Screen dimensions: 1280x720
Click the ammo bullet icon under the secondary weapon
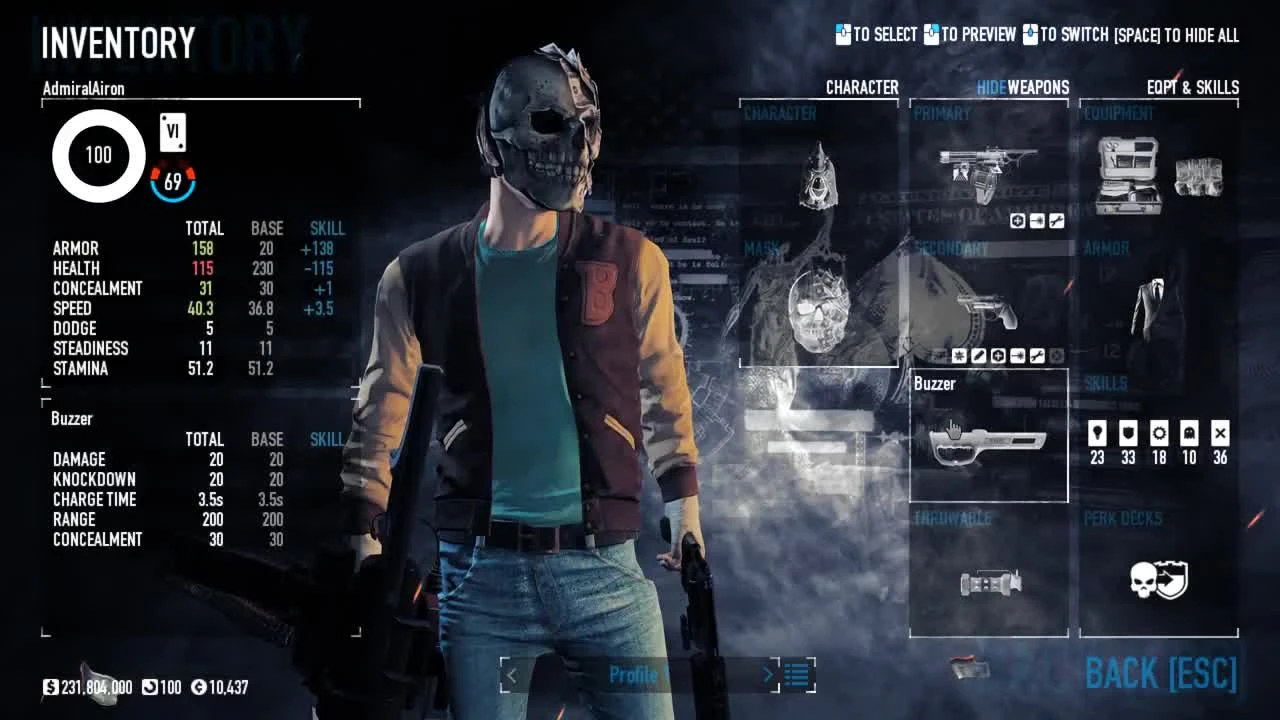tap(1017, 356)
